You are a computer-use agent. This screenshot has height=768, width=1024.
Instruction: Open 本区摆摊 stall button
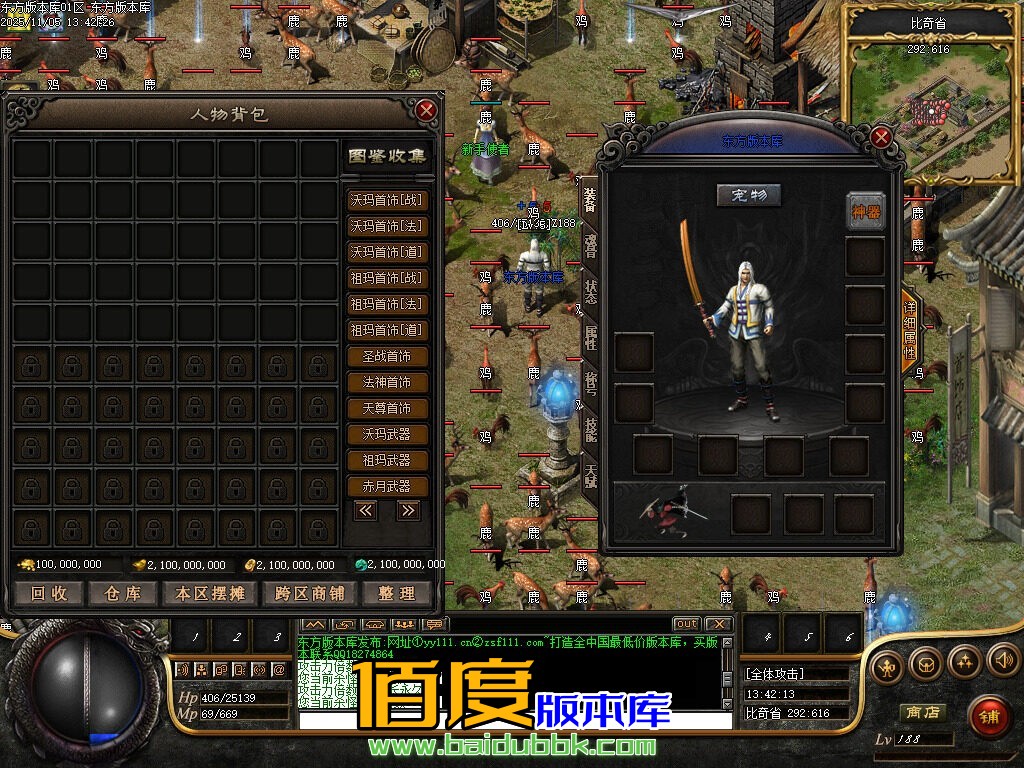click(210, 593)
